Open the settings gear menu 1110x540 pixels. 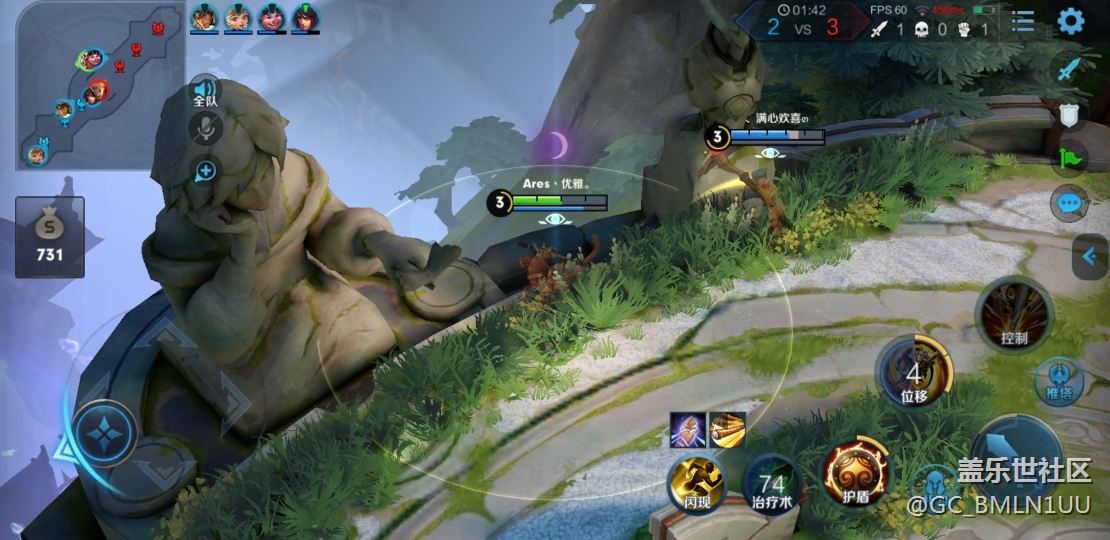[x=1071, y=21]
